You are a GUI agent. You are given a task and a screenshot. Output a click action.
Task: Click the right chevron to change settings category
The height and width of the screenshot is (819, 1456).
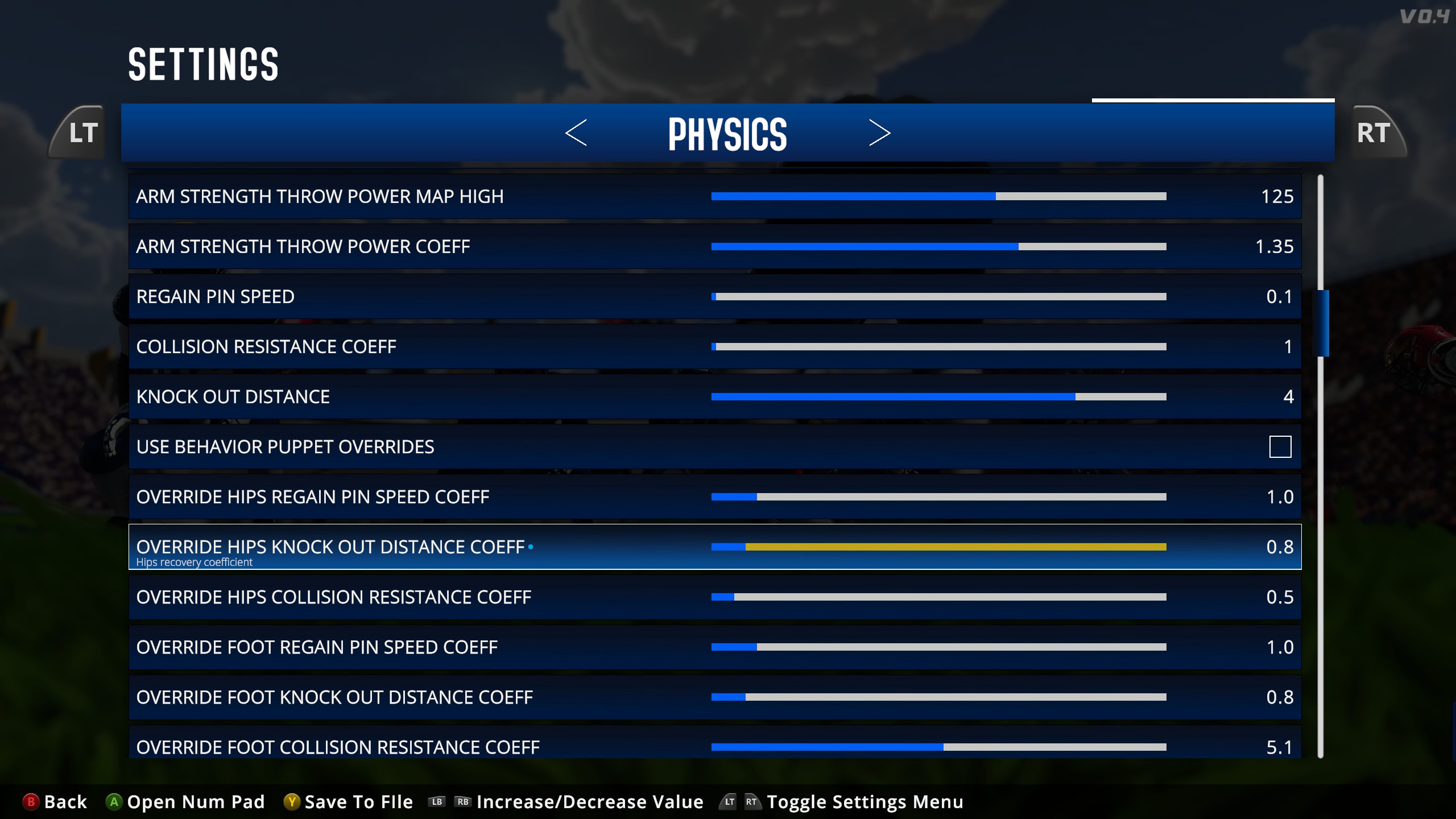tap(880, 133)
